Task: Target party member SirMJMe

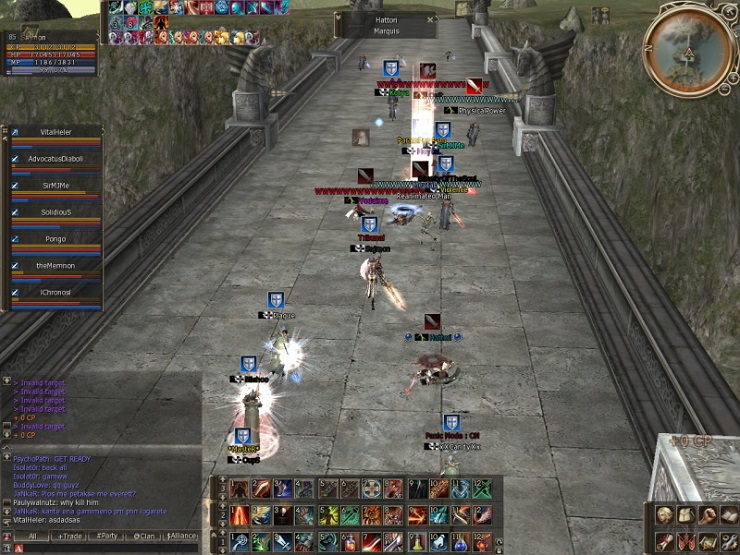Action: click(57, 186)
